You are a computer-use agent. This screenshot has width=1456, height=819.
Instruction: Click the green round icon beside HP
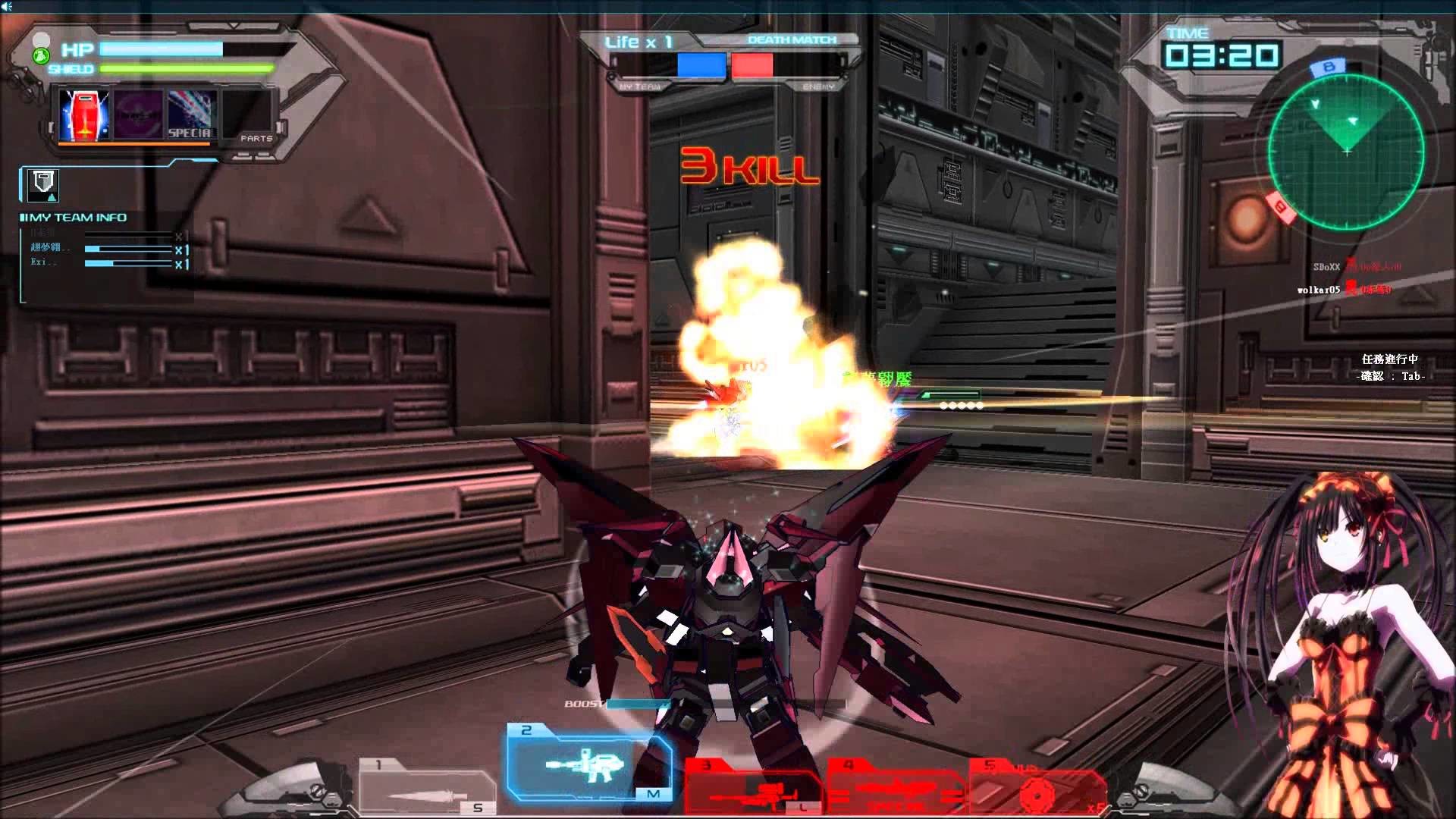[42, 55]
